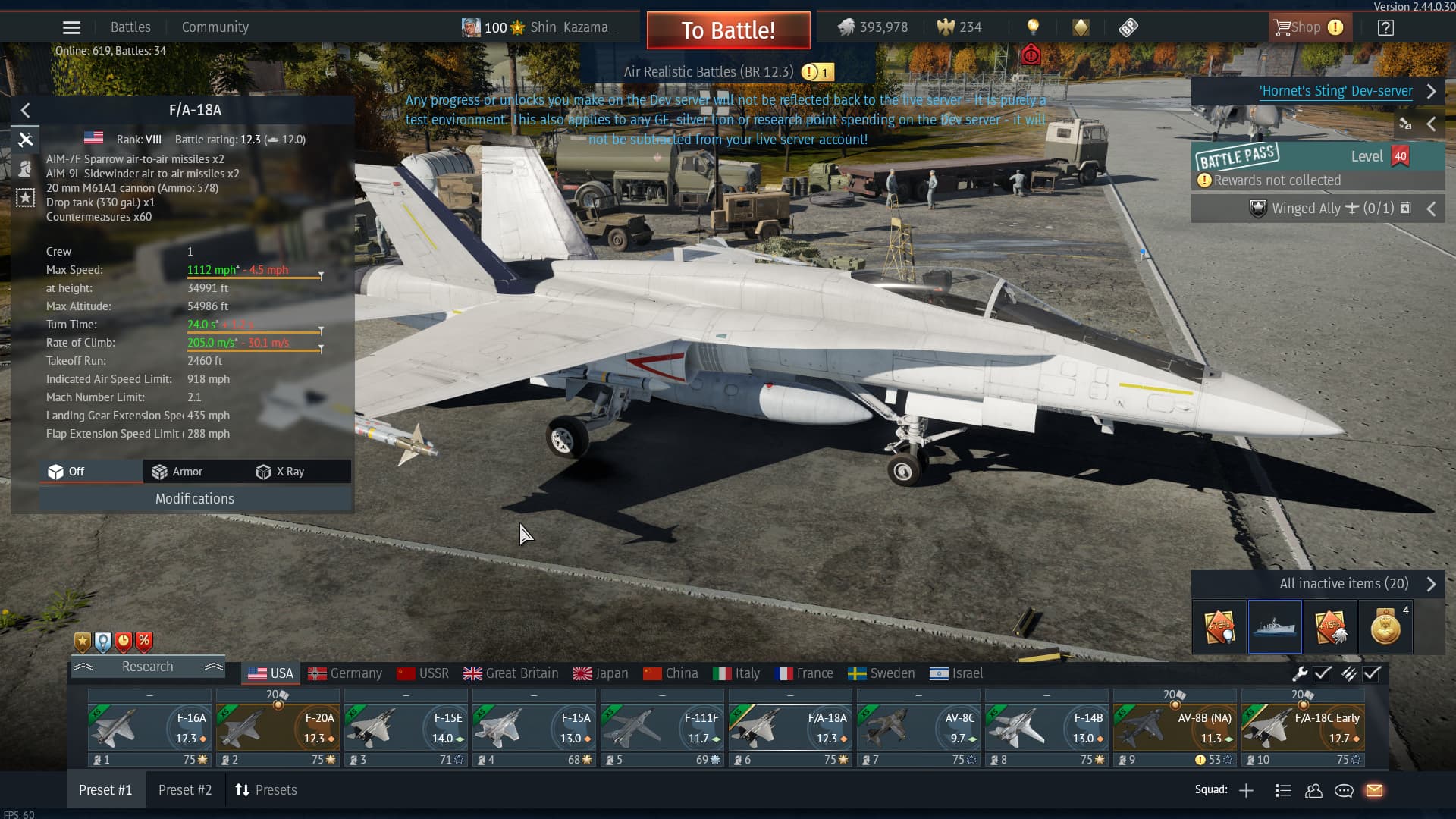The width and height of the screenshot is (1456, 819).
Task: Open the mail envelope inbox
Action: (1374, 790)
